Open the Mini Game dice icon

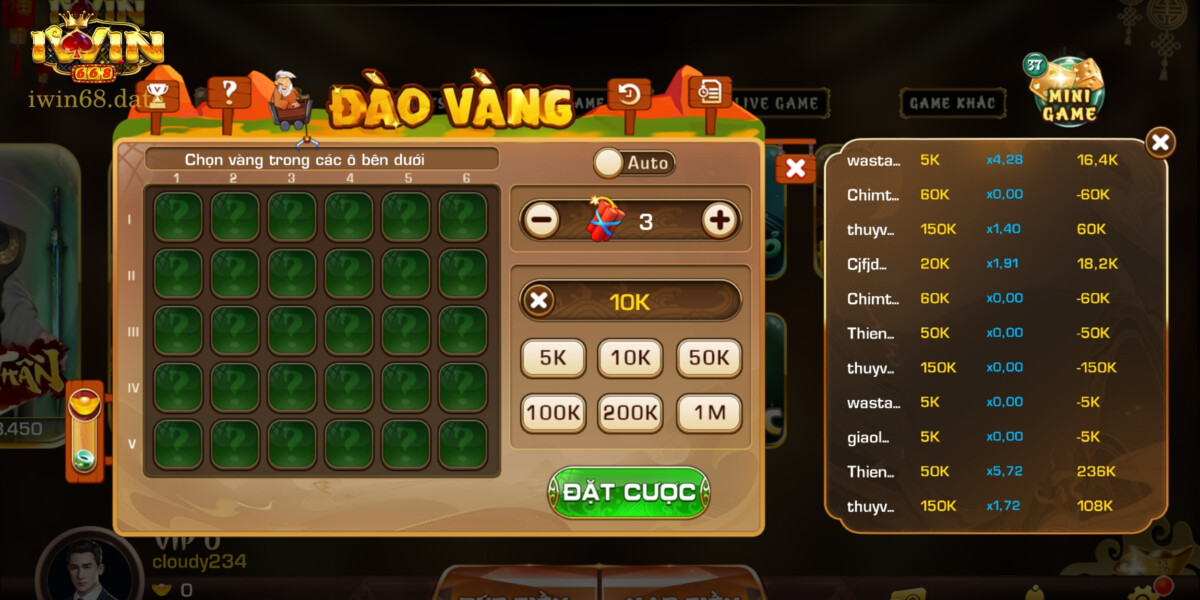1069,92
